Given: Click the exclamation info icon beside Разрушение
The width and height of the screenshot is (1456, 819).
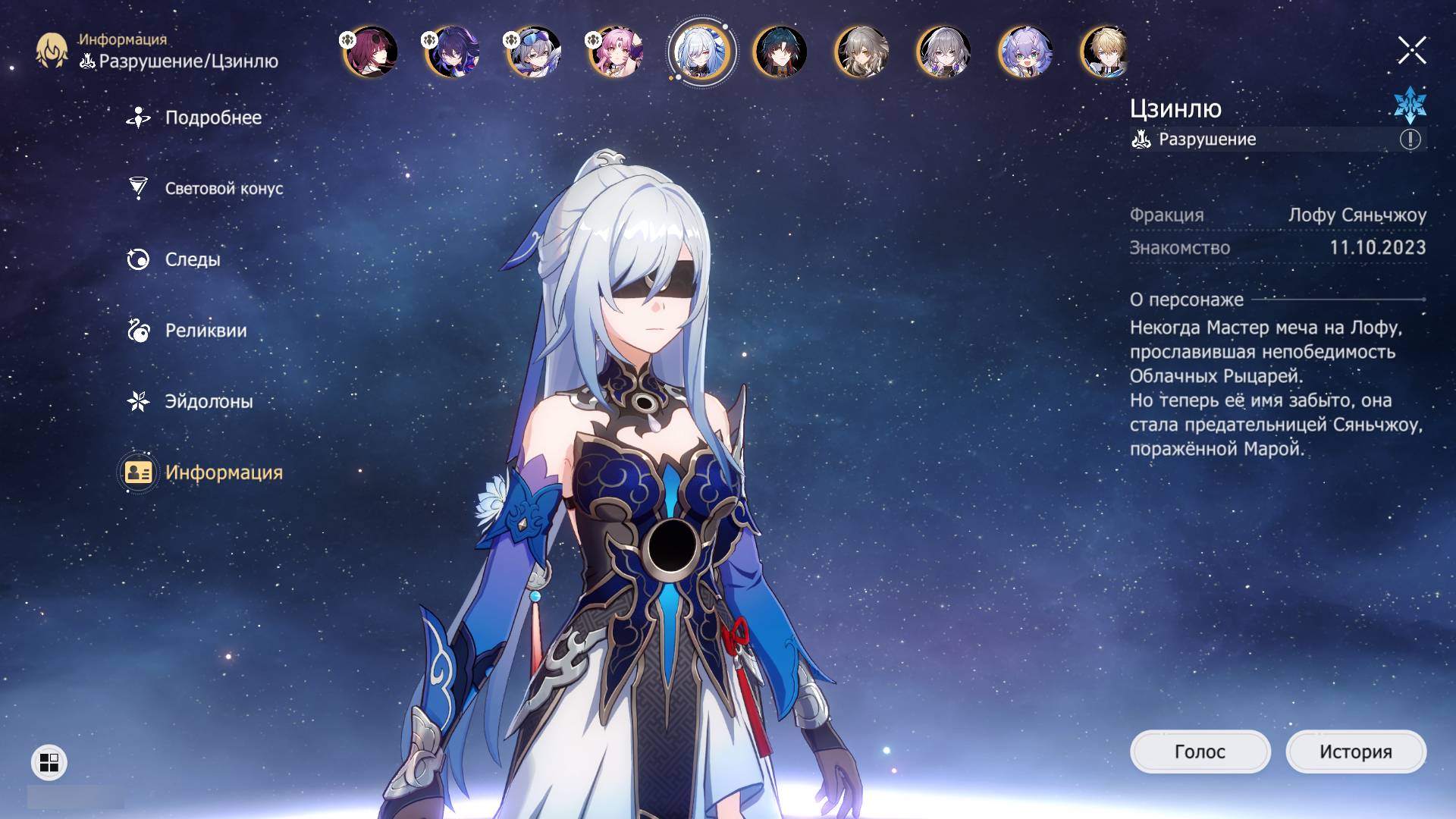Looking at the screenshot, I should tap(1410, 140).
